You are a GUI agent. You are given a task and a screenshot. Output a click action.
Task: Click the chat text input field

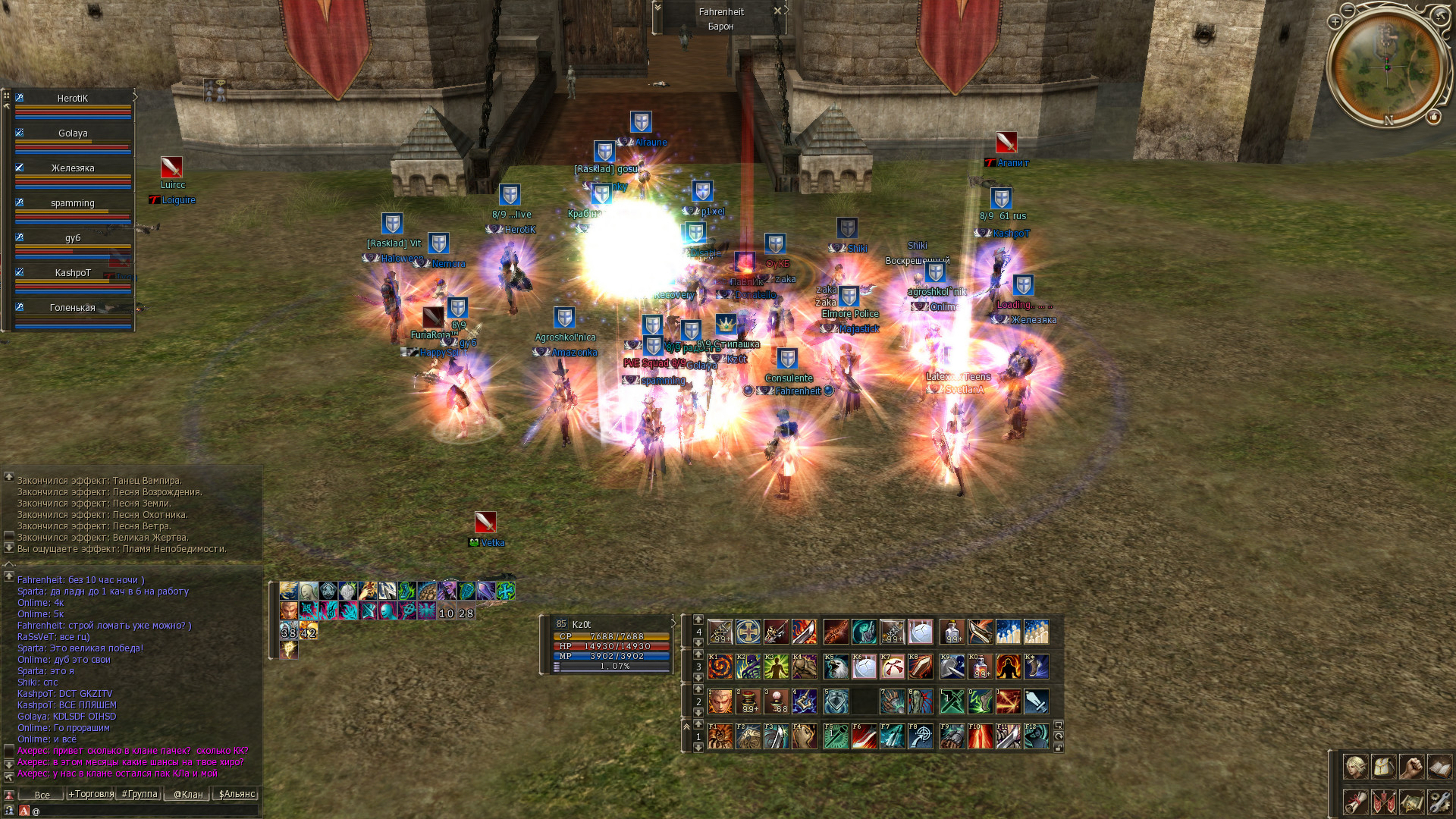(144, 811)
